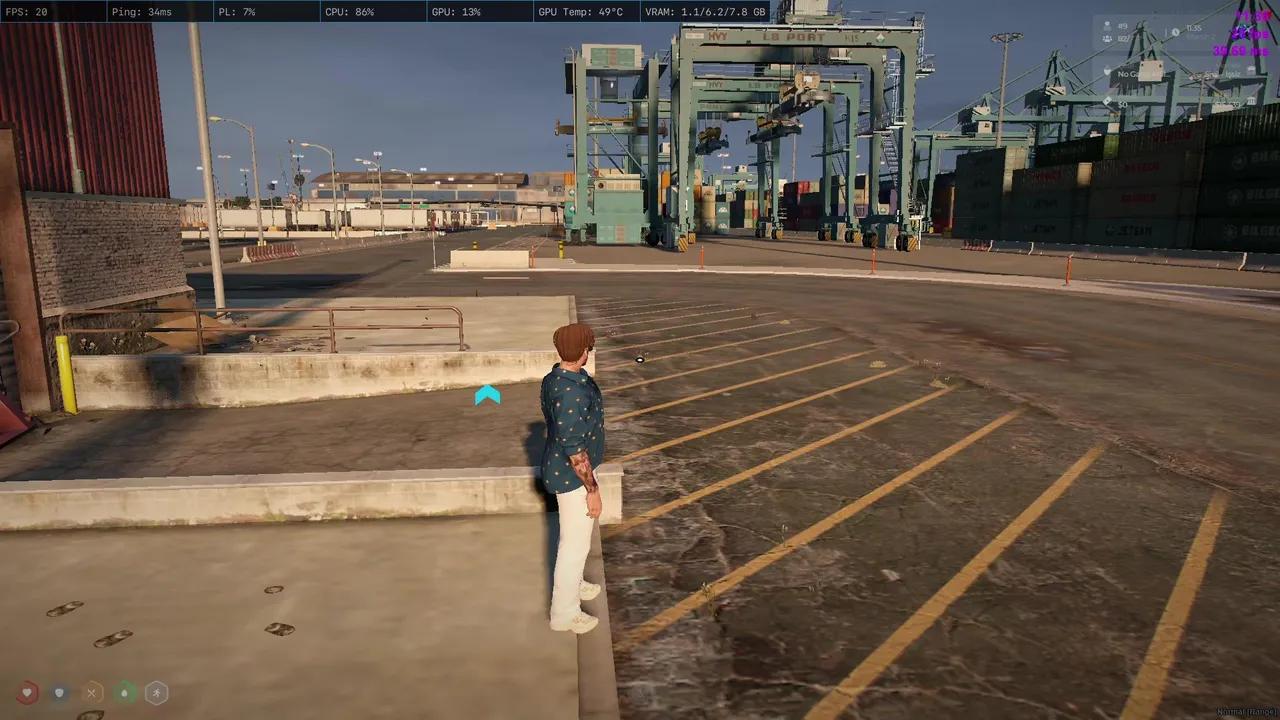The image size is (1280, 720).
Task: Click the cyan chevron marker
Action: pyautogui.click(x=487, y=396)
